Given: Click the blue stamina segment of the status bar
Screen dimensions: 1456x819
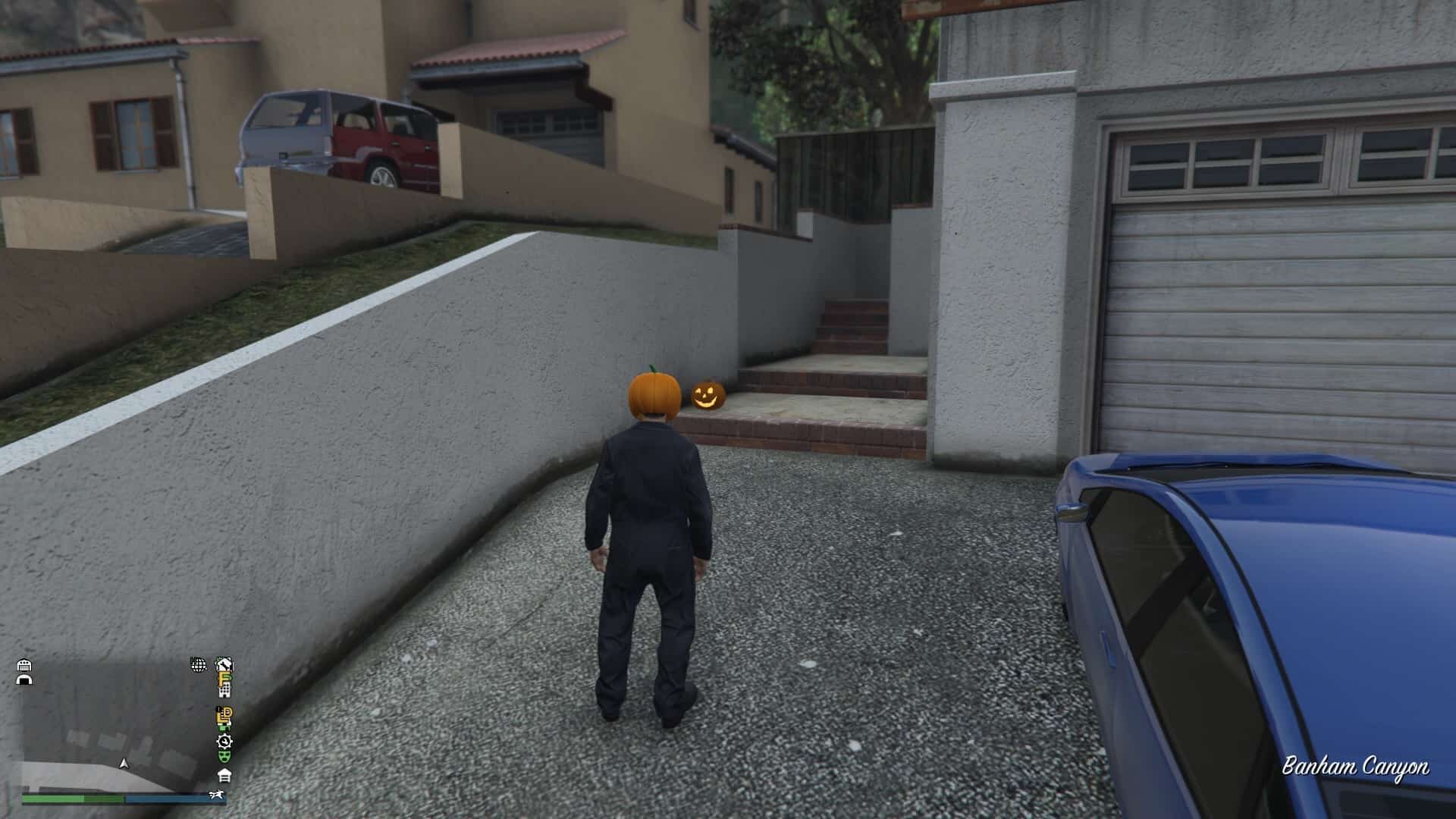Looking at the screenshot, I should coord(170,799).
